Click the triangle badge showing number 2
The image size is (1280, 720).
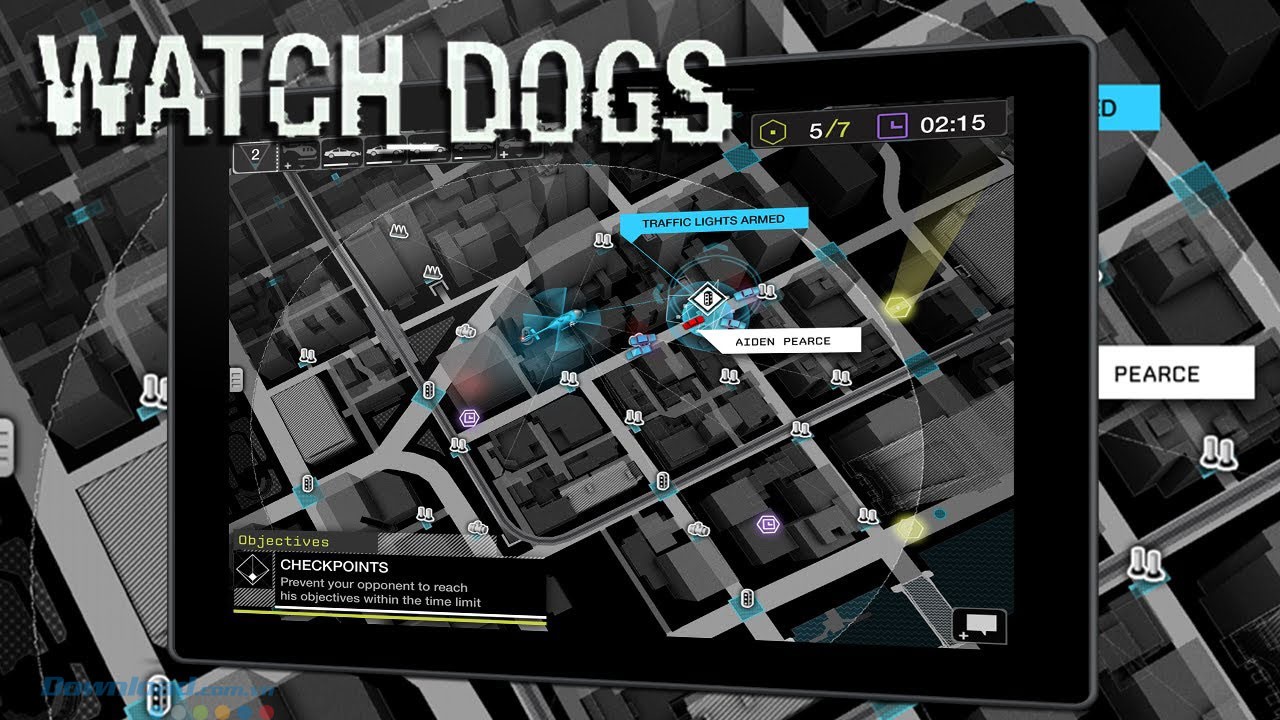pos(254,155)
